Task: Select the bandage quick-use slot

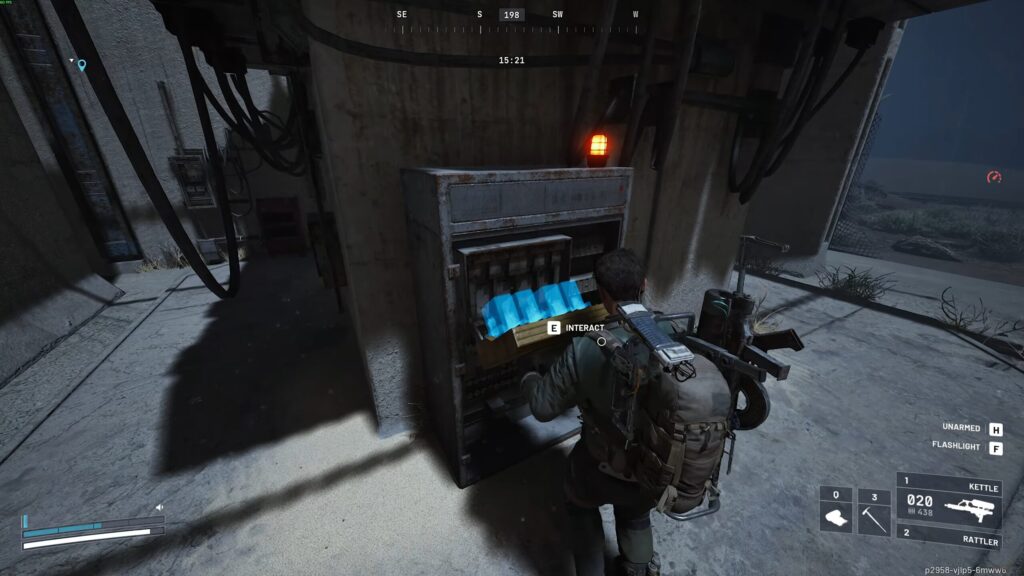Action: 835,511
